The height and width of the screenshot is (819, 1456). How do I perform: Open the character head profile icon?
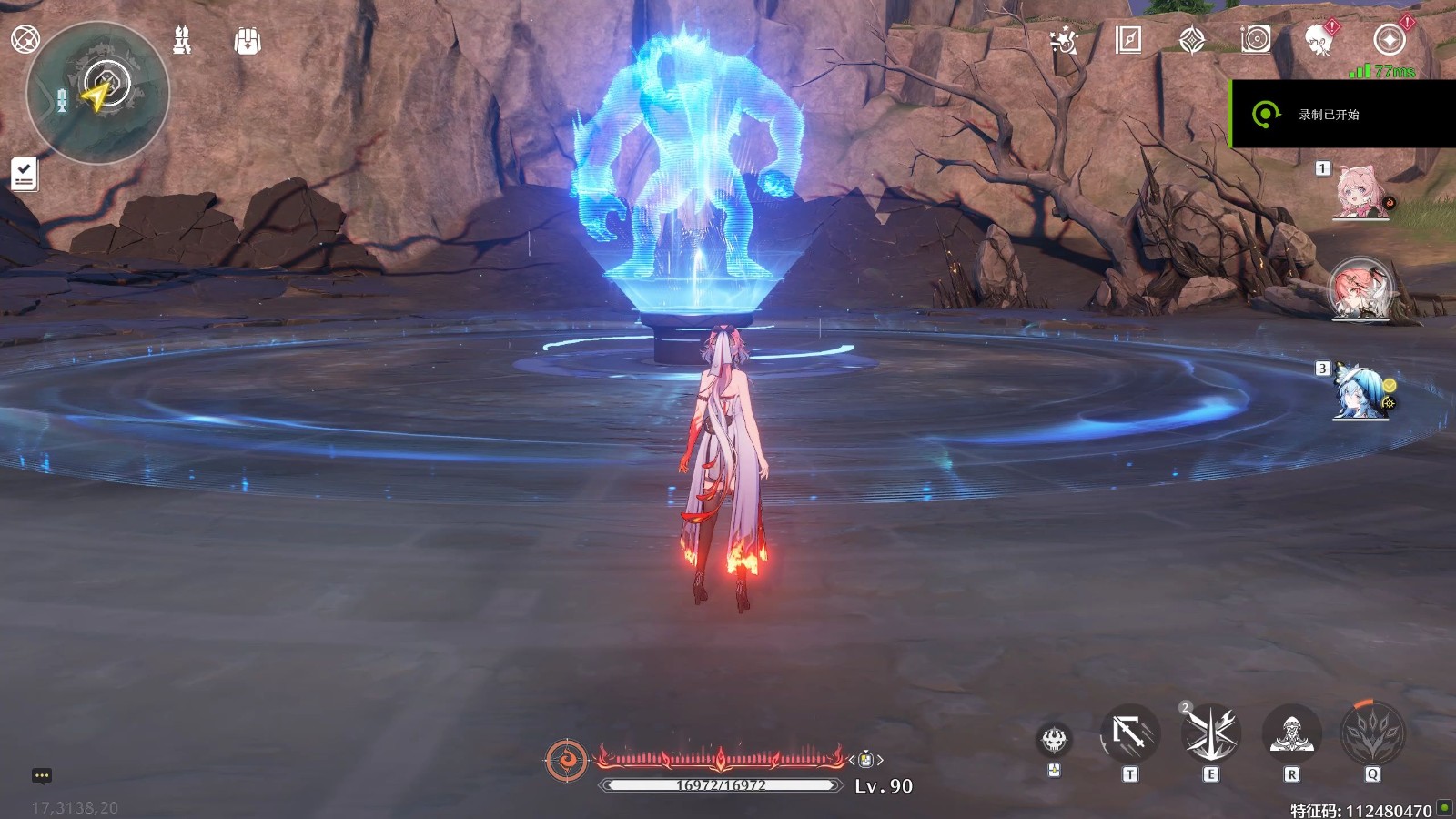1319,40
